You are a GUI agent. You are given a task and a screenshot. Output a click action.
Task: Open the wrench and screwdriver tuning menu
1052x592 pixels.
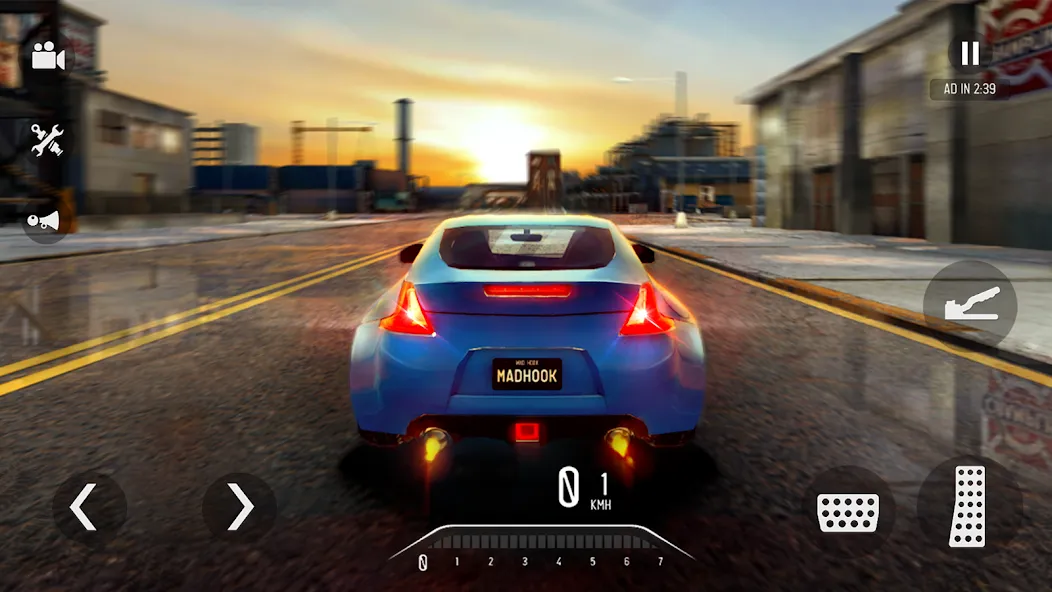tap(47, 139)
